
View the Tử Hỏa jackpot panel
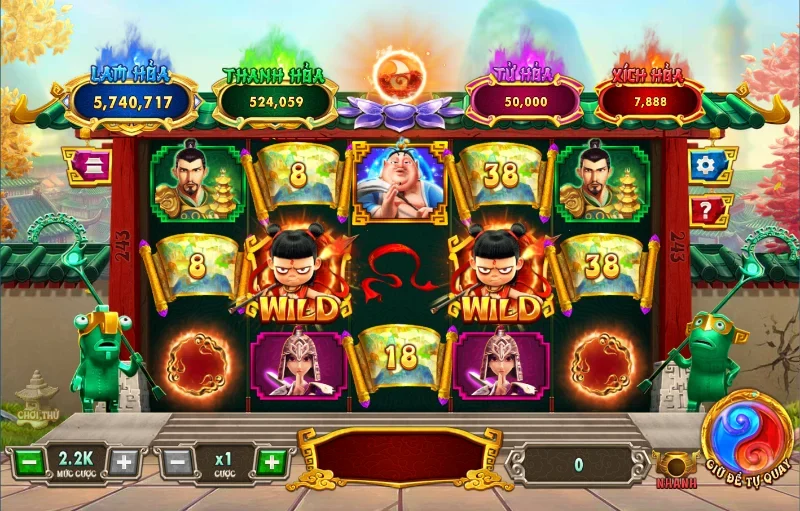pos(524,101)
